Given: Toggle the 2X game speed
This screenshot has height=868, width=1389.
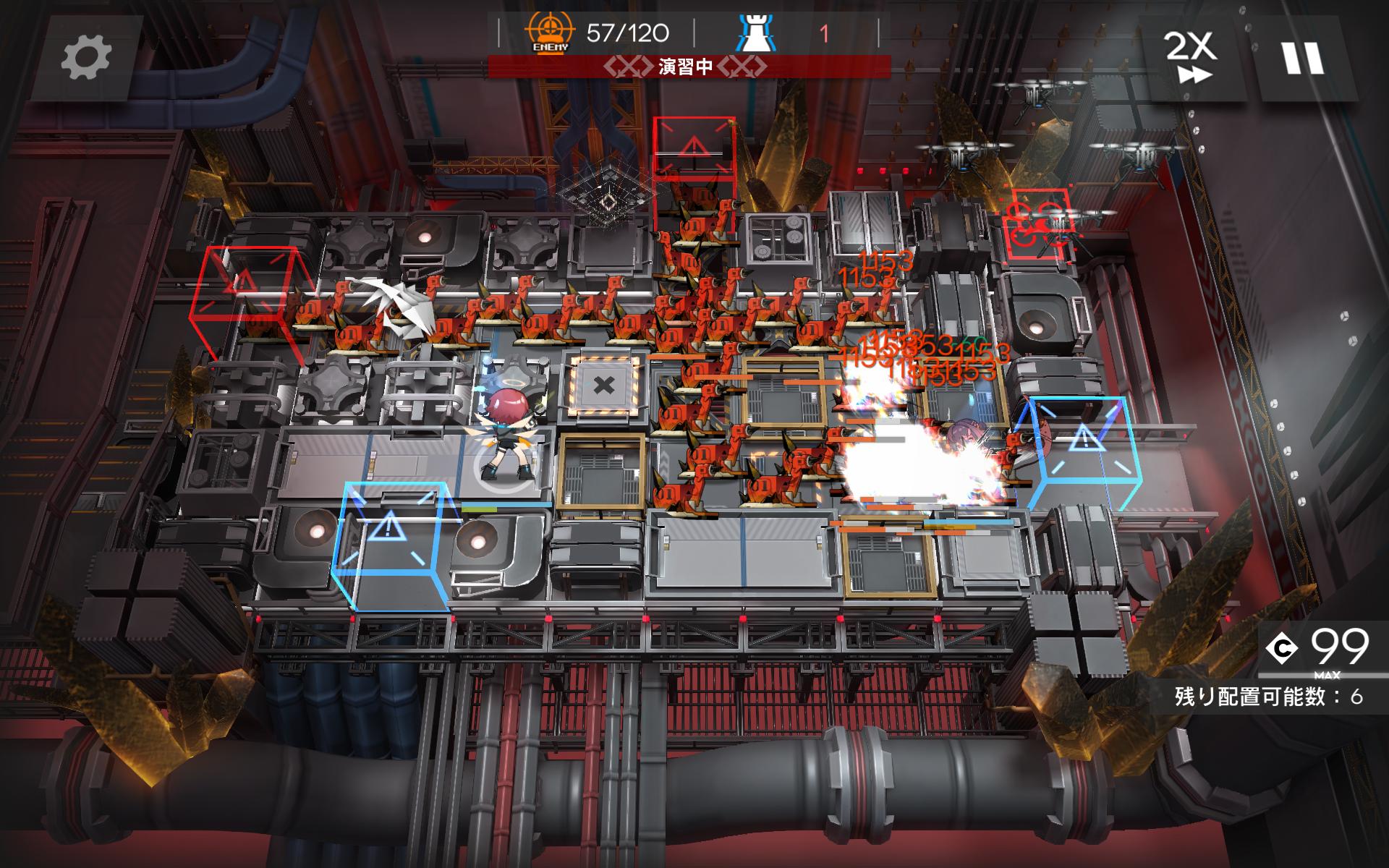Looking at the screenshot, I should 1190,56.
